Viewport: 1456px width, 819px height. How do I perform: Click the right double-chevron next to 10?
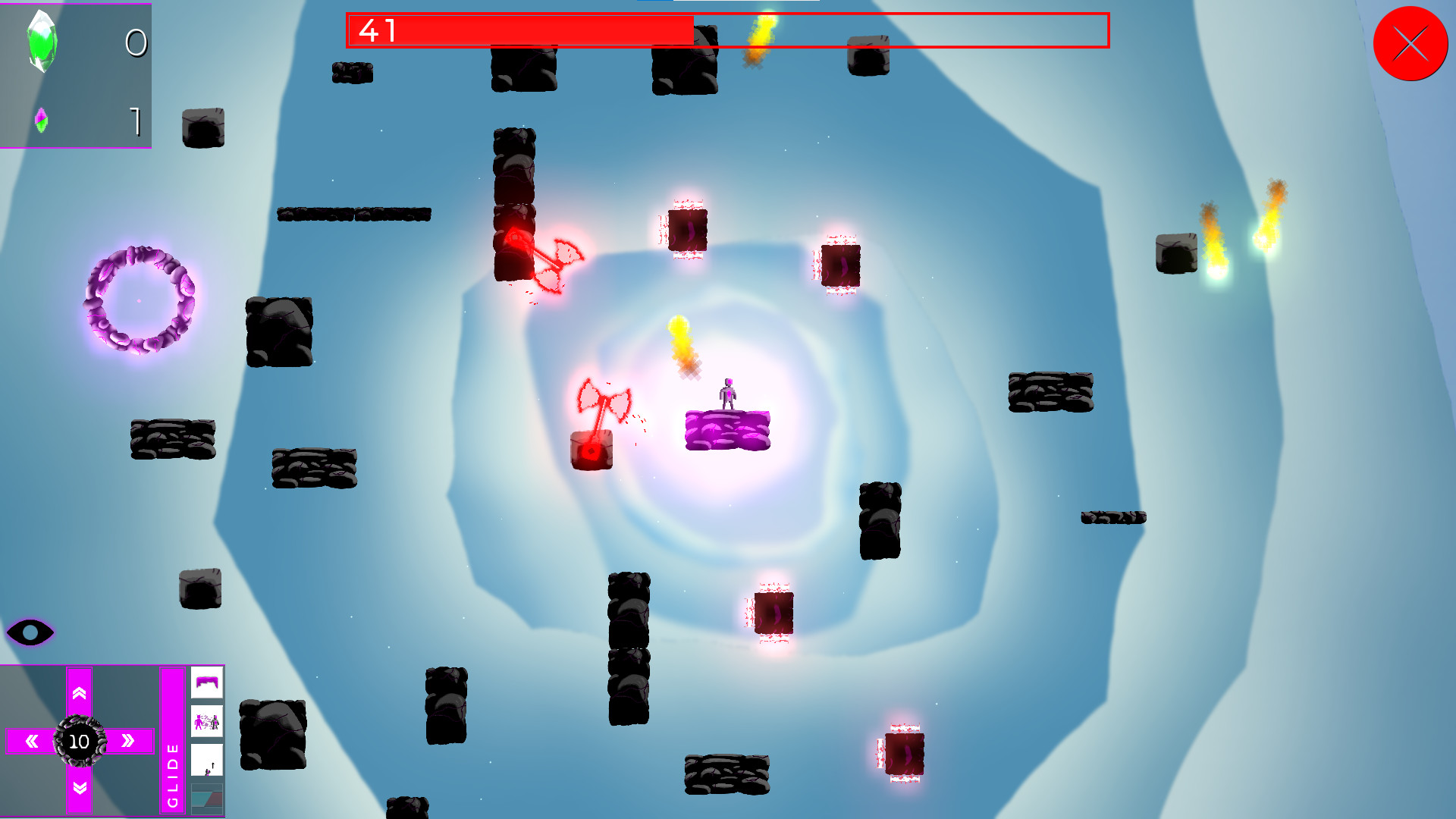coord(127,742)
